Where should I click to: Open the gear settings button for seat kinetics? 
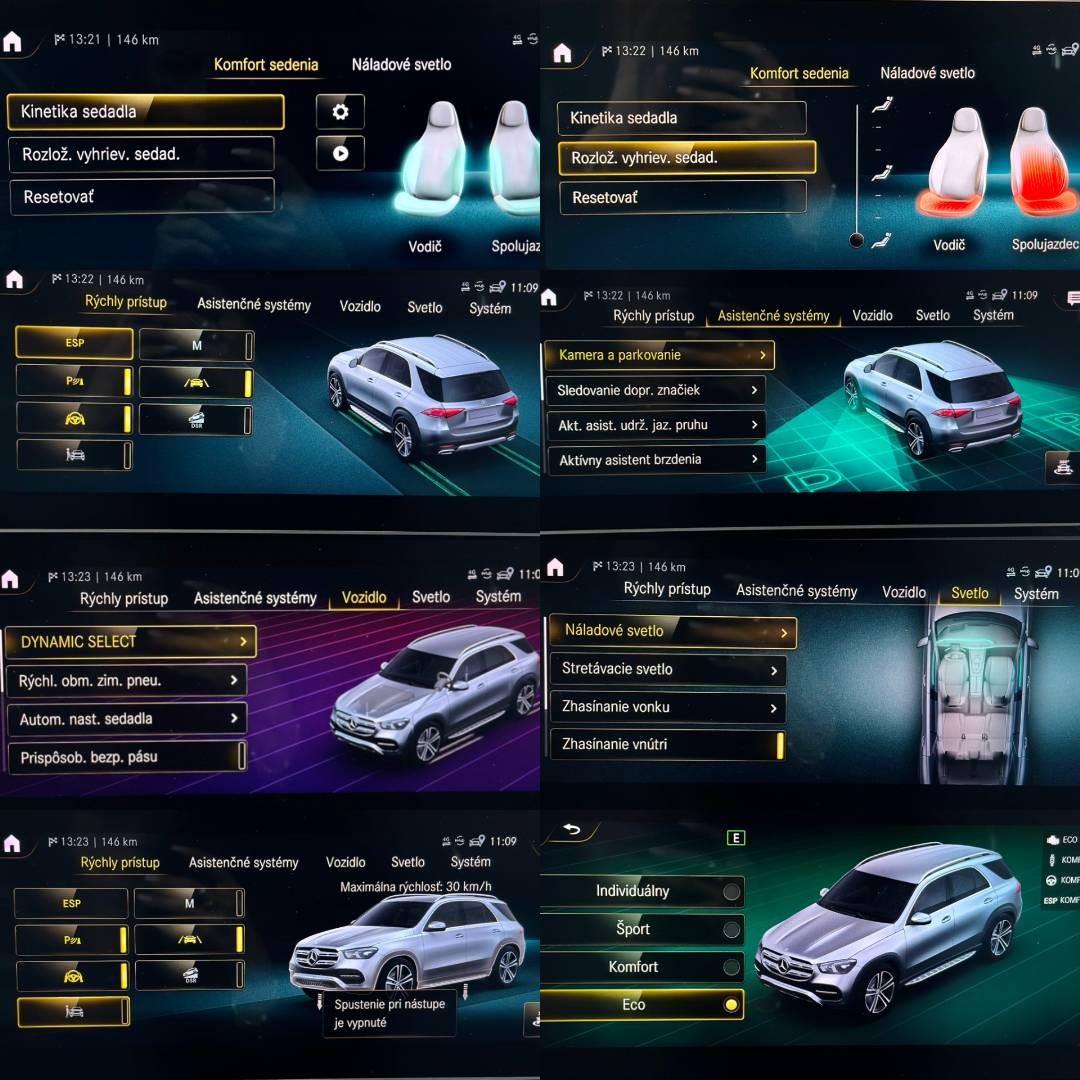click(340, 112)
